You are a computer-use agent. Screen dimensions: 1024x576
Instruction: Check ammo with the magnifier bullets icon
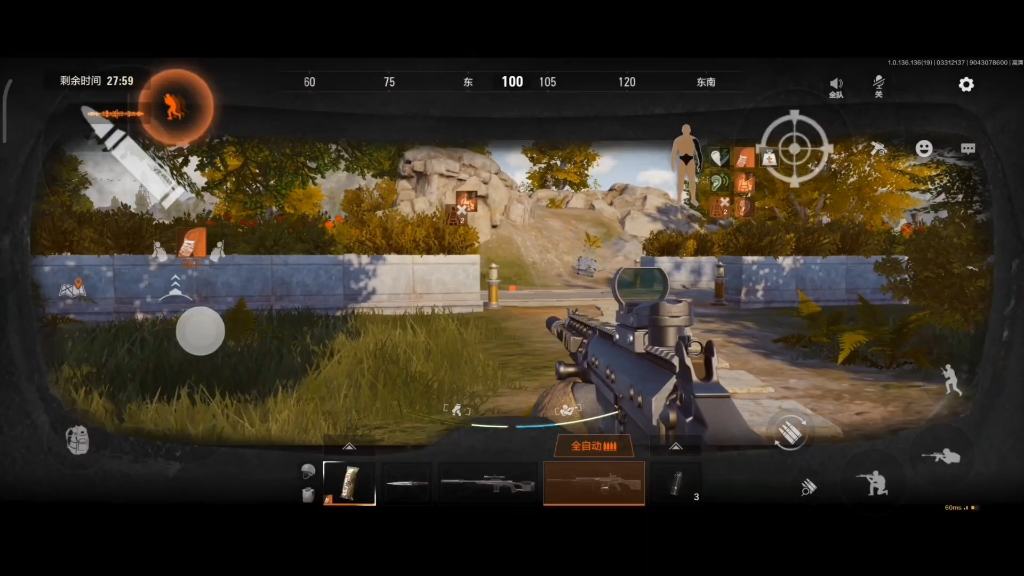(x=808, y=487)
